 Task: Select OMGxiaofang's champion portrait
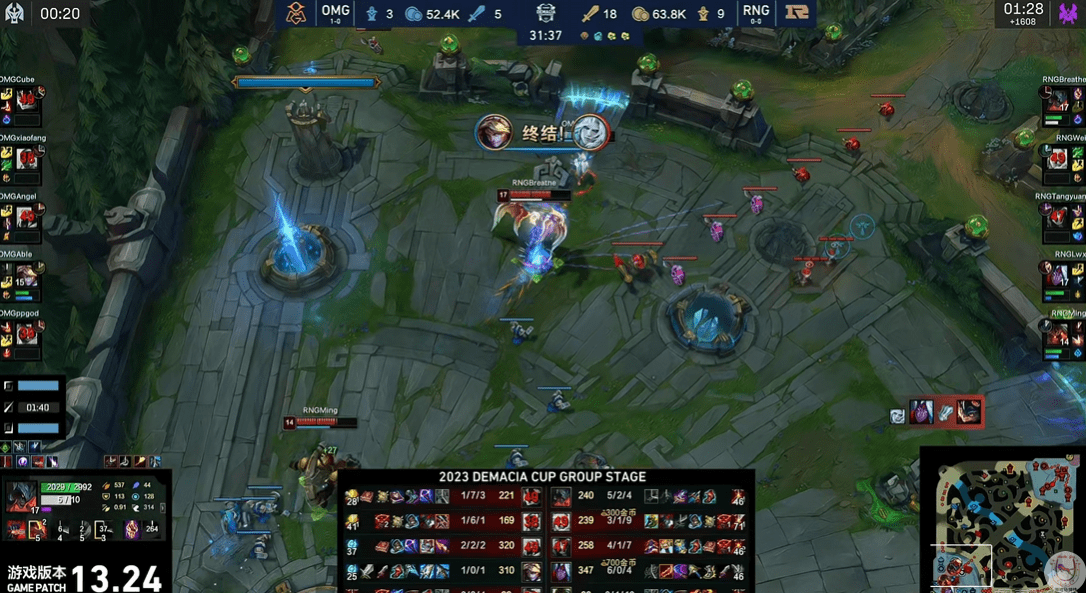click(x=27, y=158)
